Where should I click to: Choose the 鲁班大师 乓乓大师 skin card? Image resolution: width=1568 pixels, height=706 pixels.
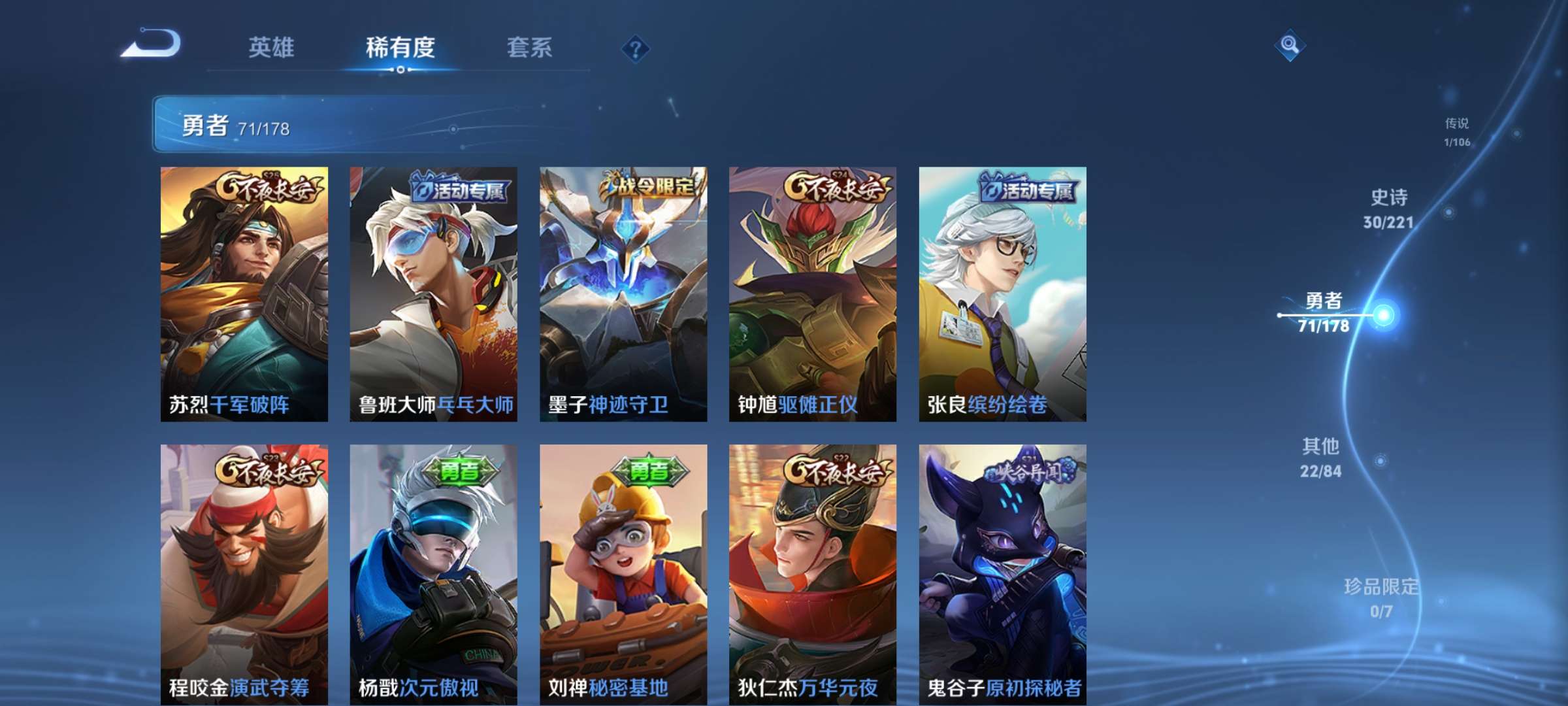pyautogui.click(x=434, y=294)
